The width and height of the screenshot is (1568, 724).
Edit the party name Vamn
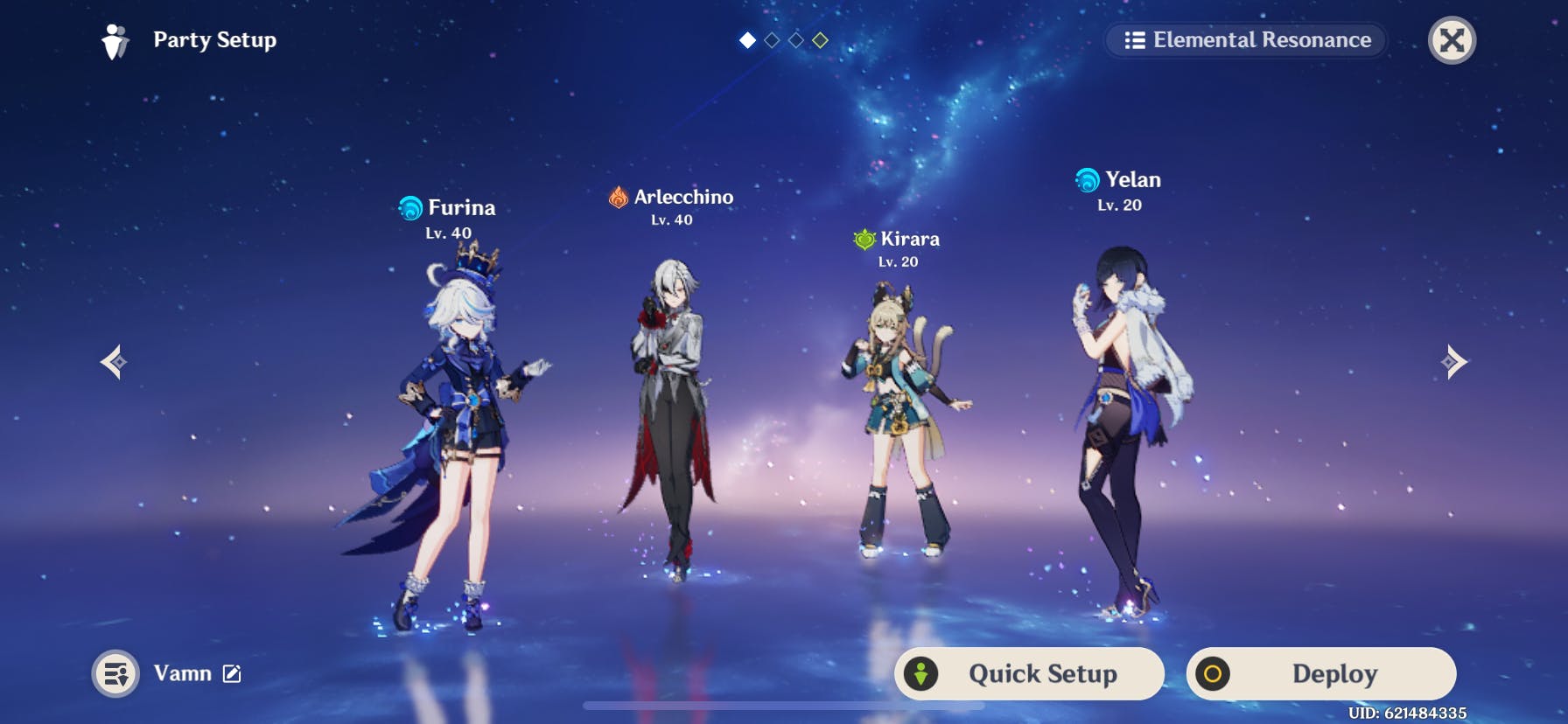[x=232, y=673]
